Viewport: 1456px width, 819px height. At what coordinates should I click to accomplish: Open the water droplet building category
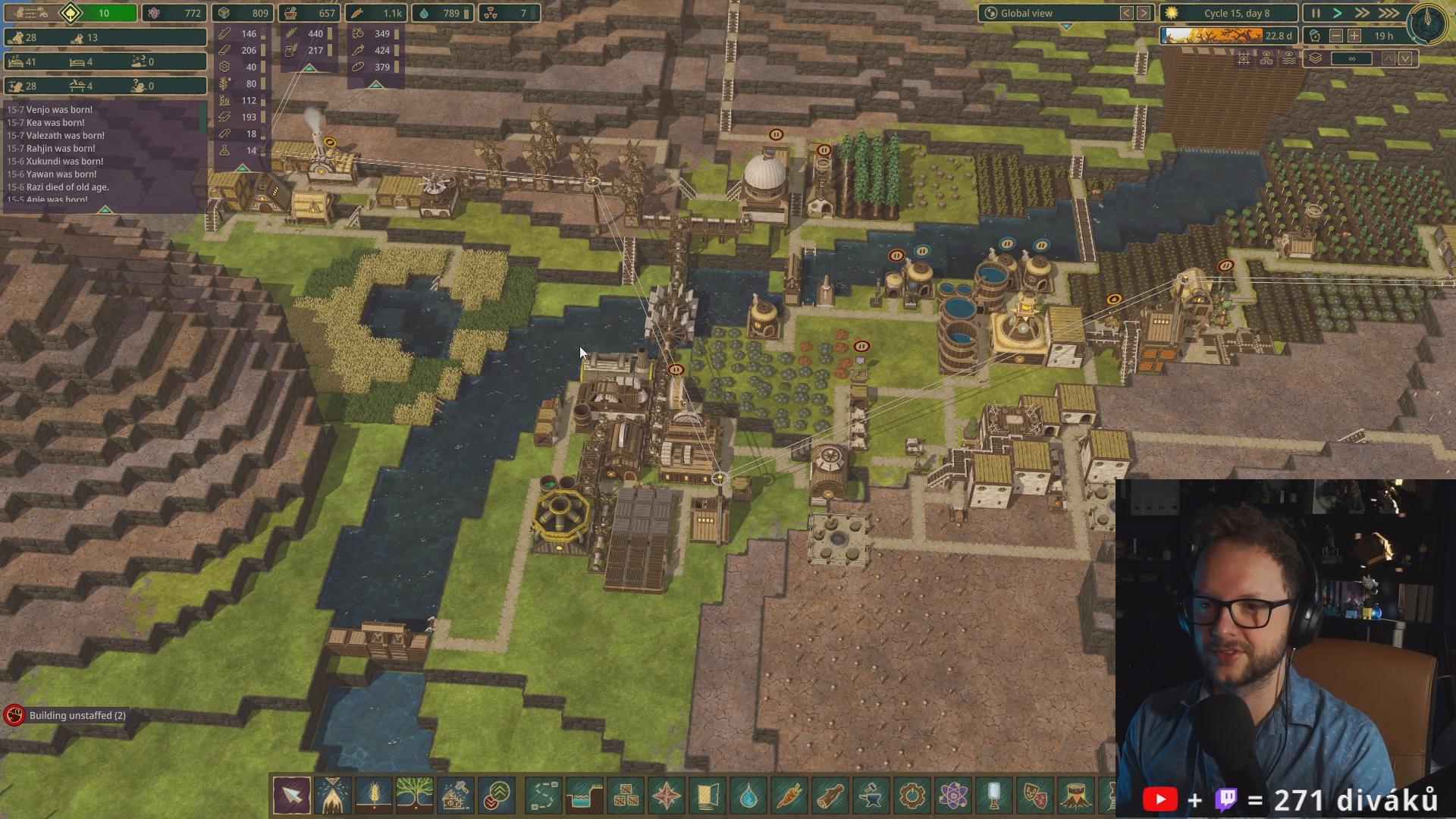pos(748,795)
